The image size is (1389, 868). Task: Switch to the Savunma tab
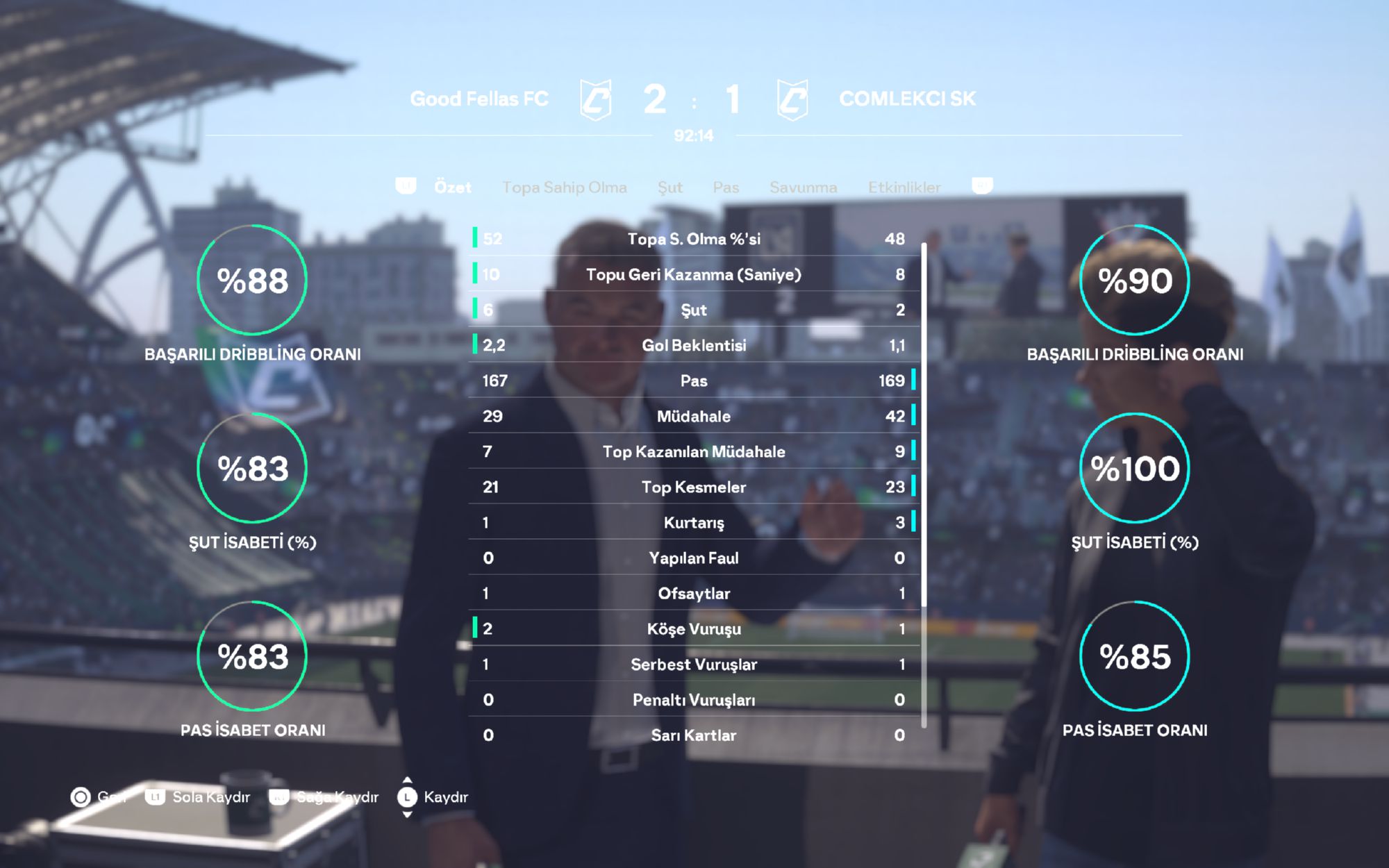click(803, 187)
